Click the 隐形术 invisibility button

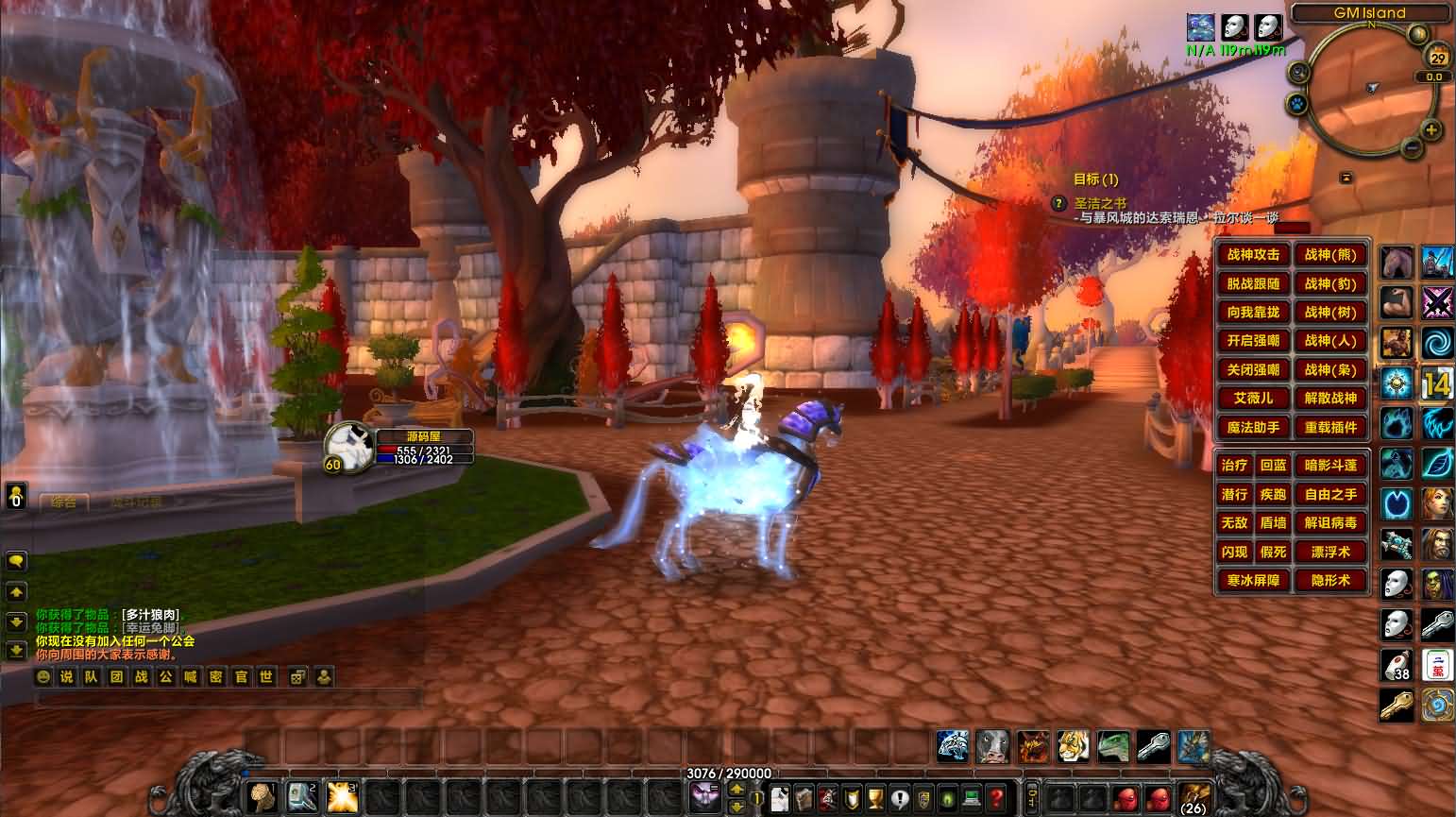[1330, 581]
